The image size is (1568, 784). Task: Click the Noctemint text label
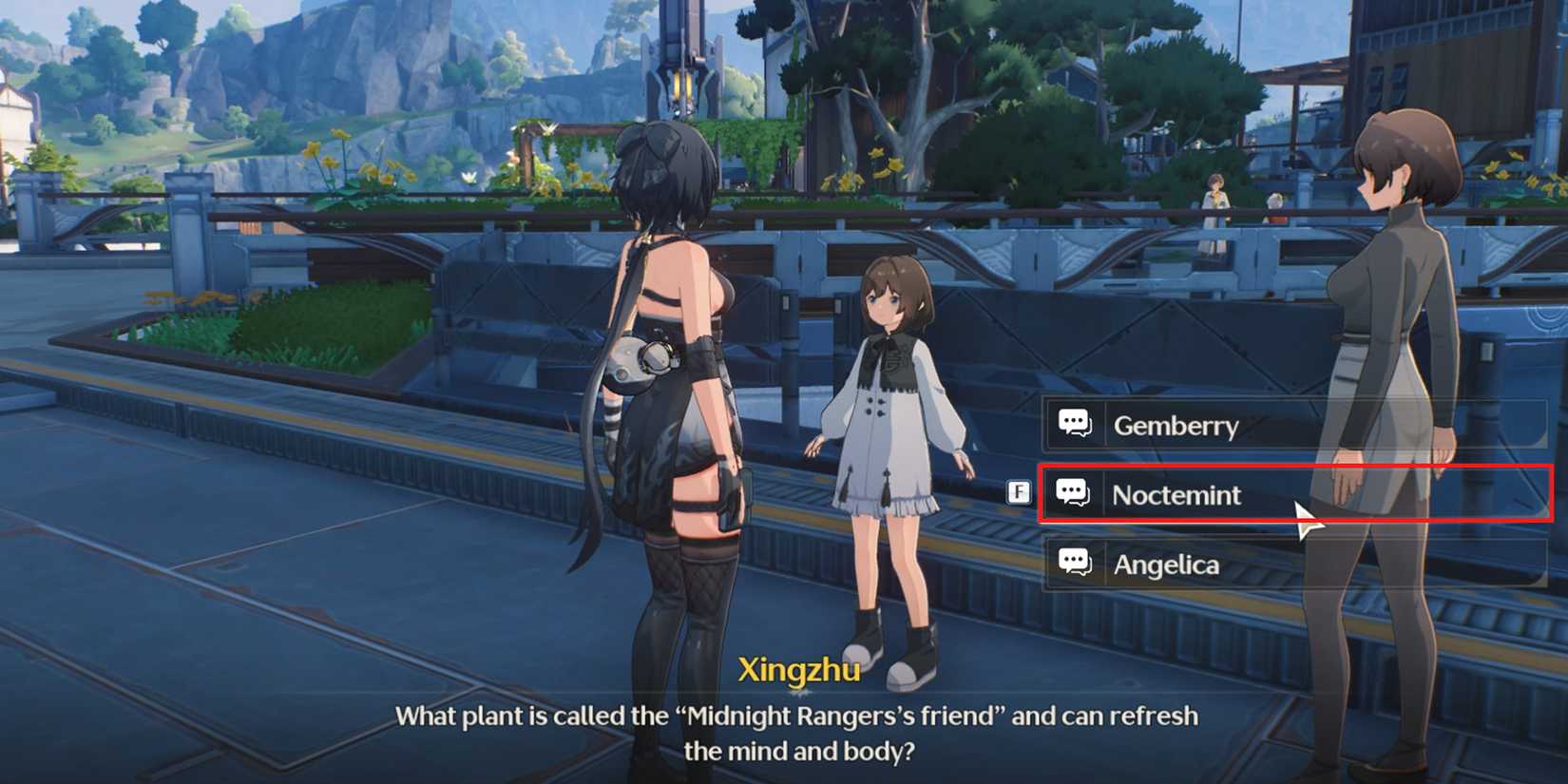pyautogui.click(x=1176, y=494)
